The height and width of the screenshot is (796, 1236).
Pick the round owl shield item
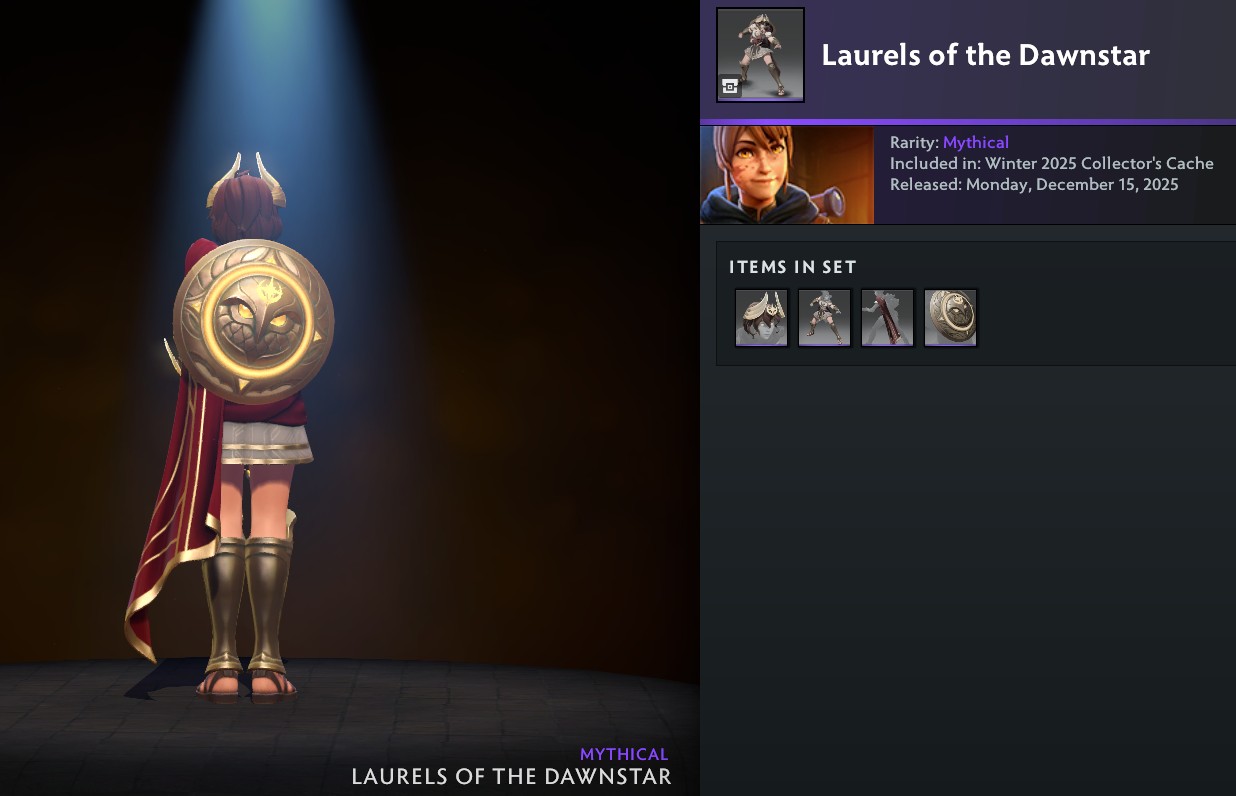click(x=951, y=318)
